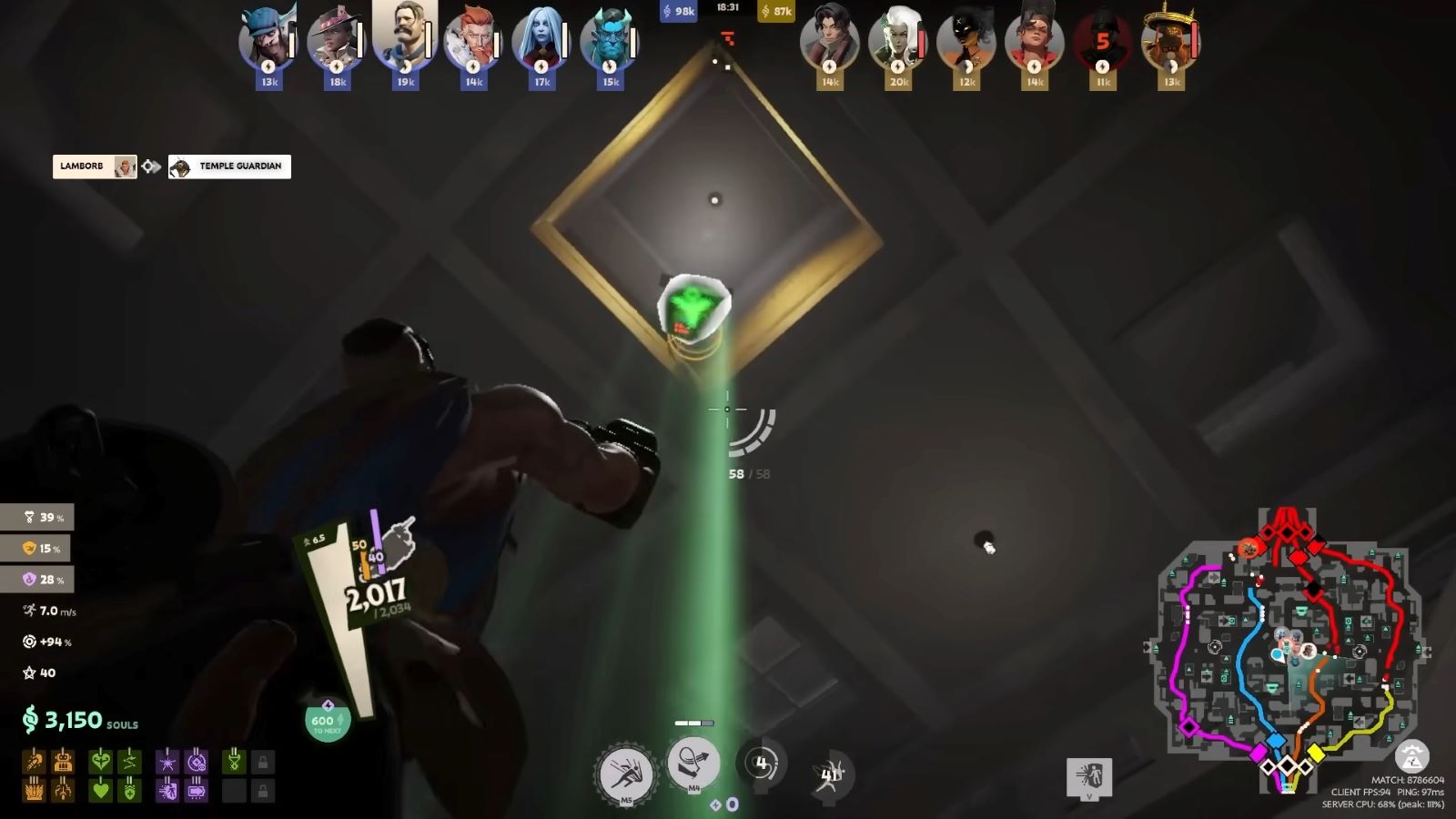Select the orange High-Velocity Rounds weapon item
The height and width of the screenshot is (819, 1456).
tap(35, 761)
